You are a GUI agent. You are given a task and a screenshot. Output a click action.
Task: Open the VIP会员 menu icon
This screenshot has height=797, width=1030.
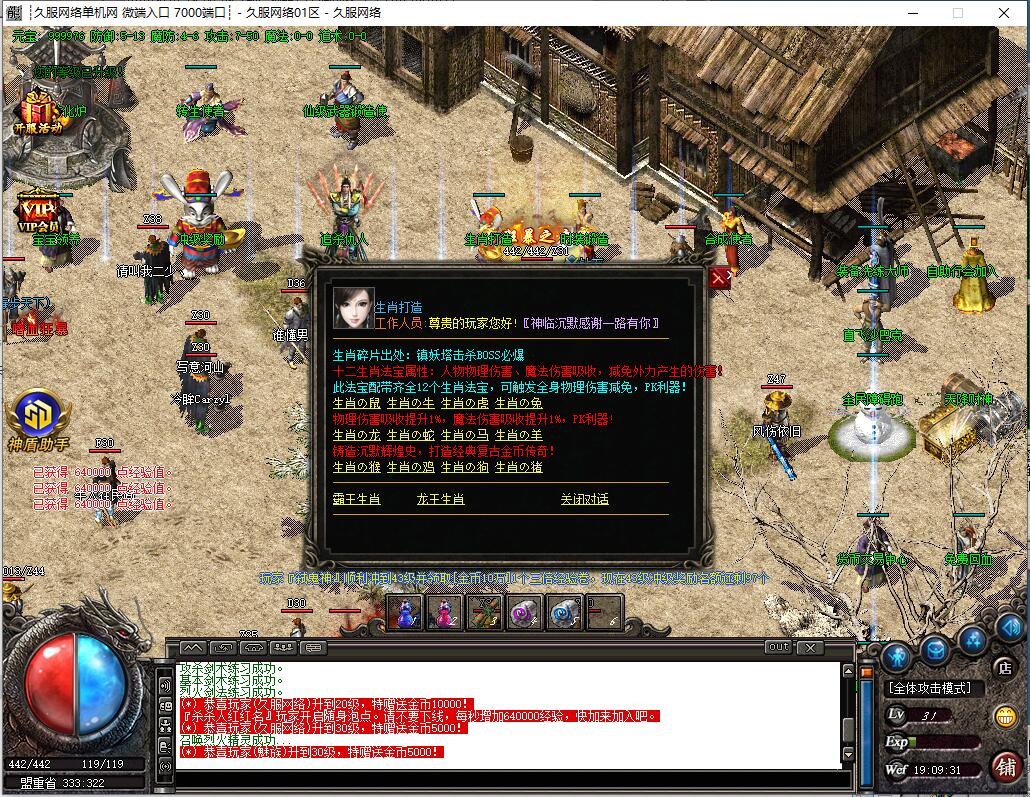point(37,212)
